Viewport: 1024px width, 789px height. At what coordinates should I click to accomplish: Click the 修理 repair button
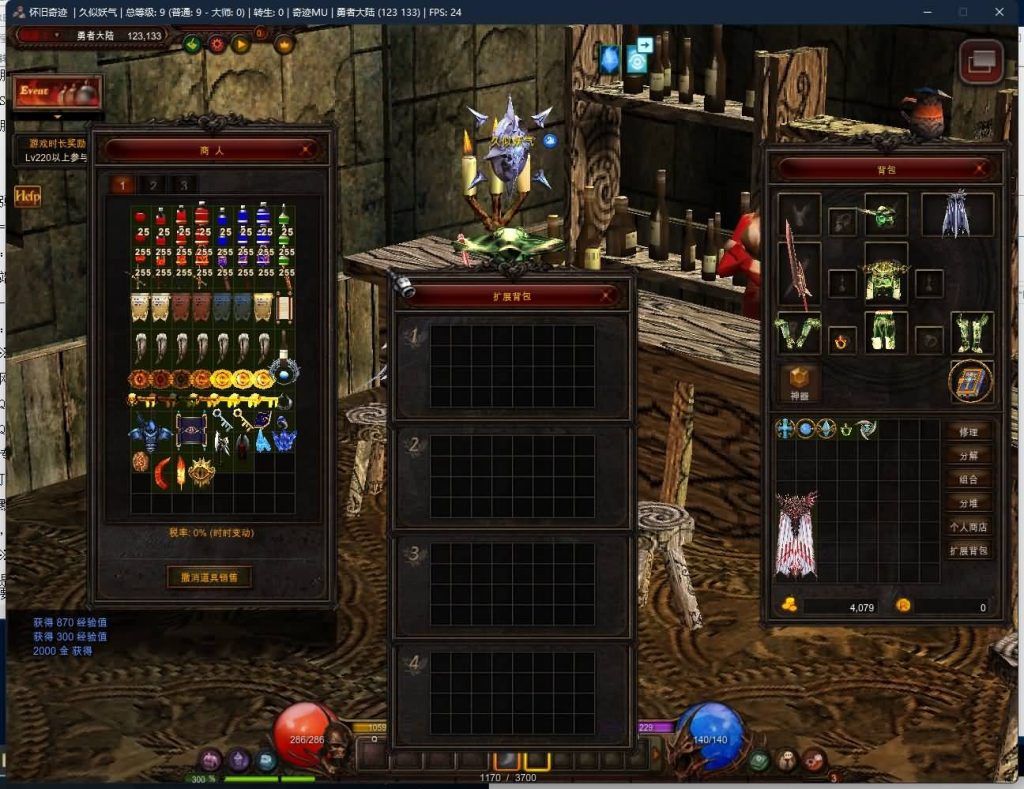(968, 431)
